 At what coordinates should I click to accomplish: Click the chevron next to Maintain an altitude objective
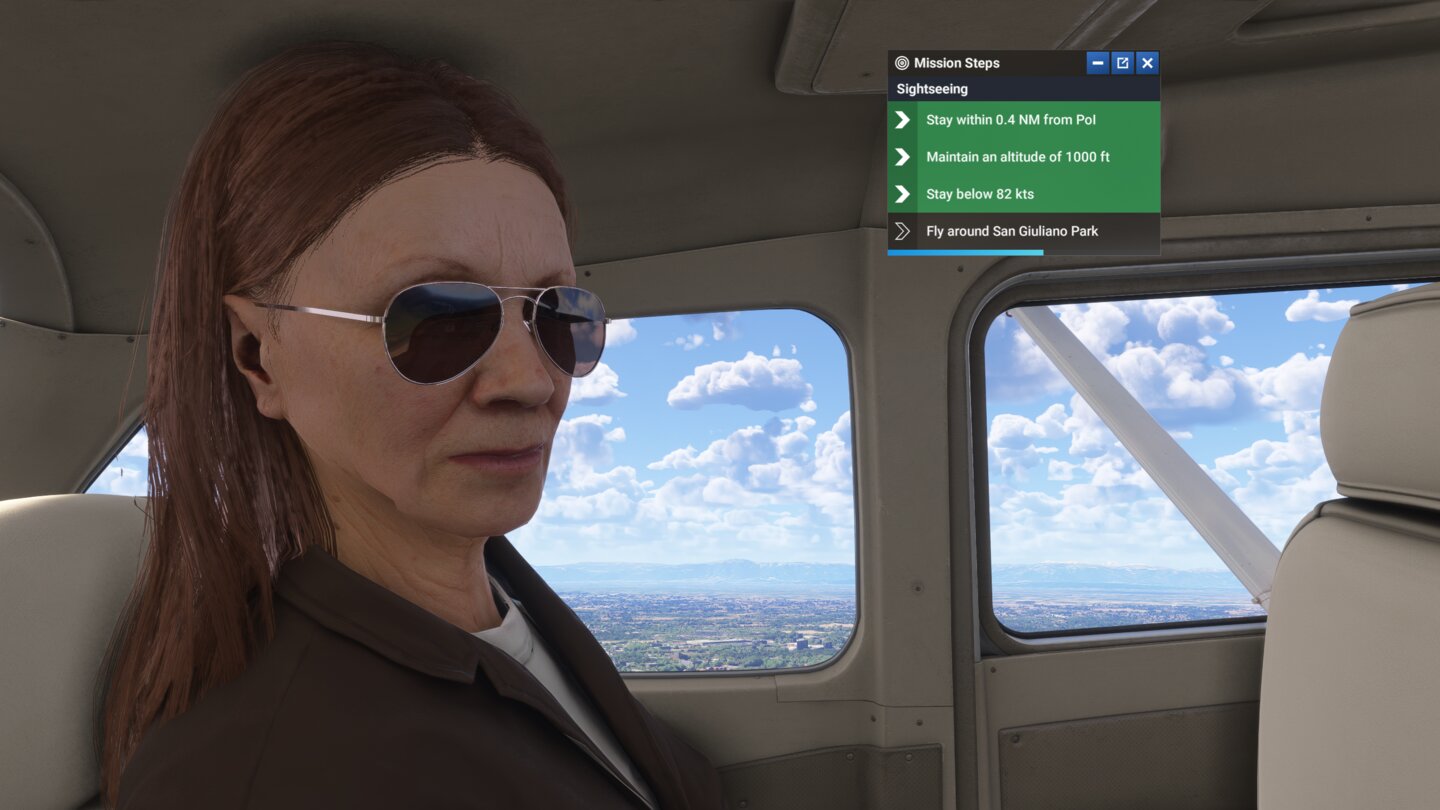(901, 156)
